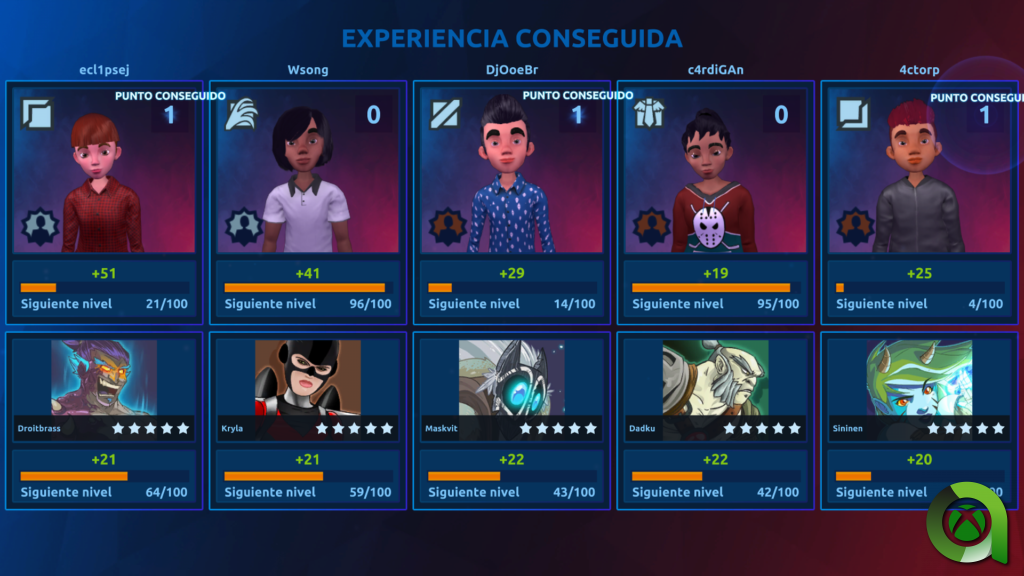1024x576 pixels.
Task: Select 4ctorp's player card
Action: click(920, 172)
